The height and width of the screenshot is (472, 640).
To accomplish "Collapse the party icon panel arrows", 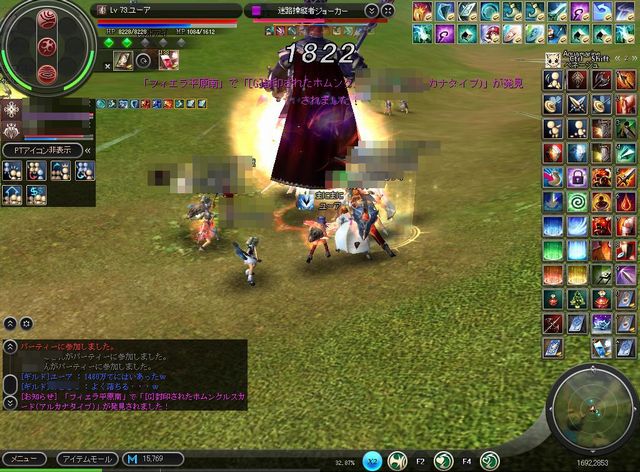I will coord(87,149).
